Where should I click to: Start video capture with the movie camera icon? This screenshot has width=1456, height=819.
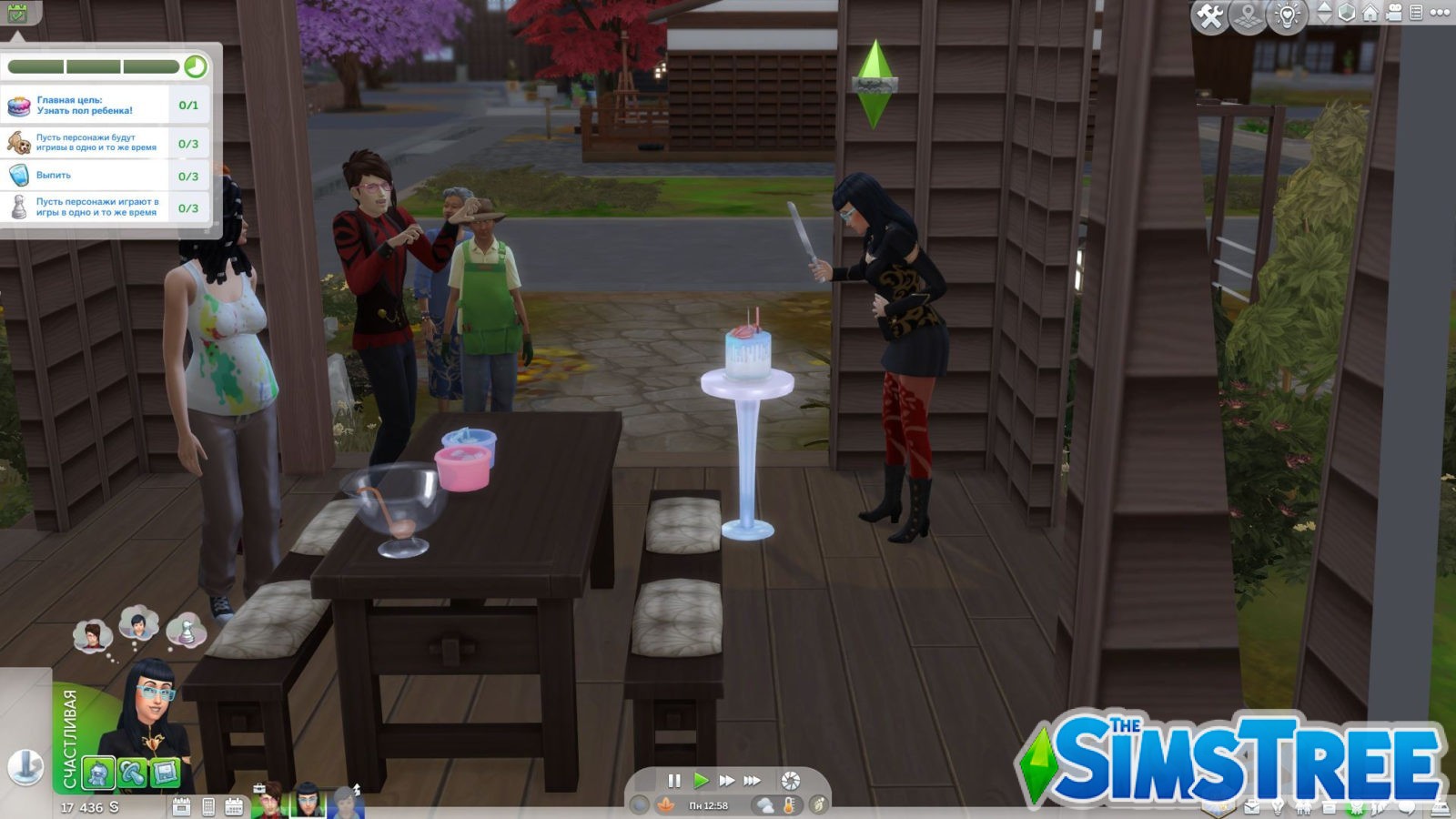coord(1394,14)
